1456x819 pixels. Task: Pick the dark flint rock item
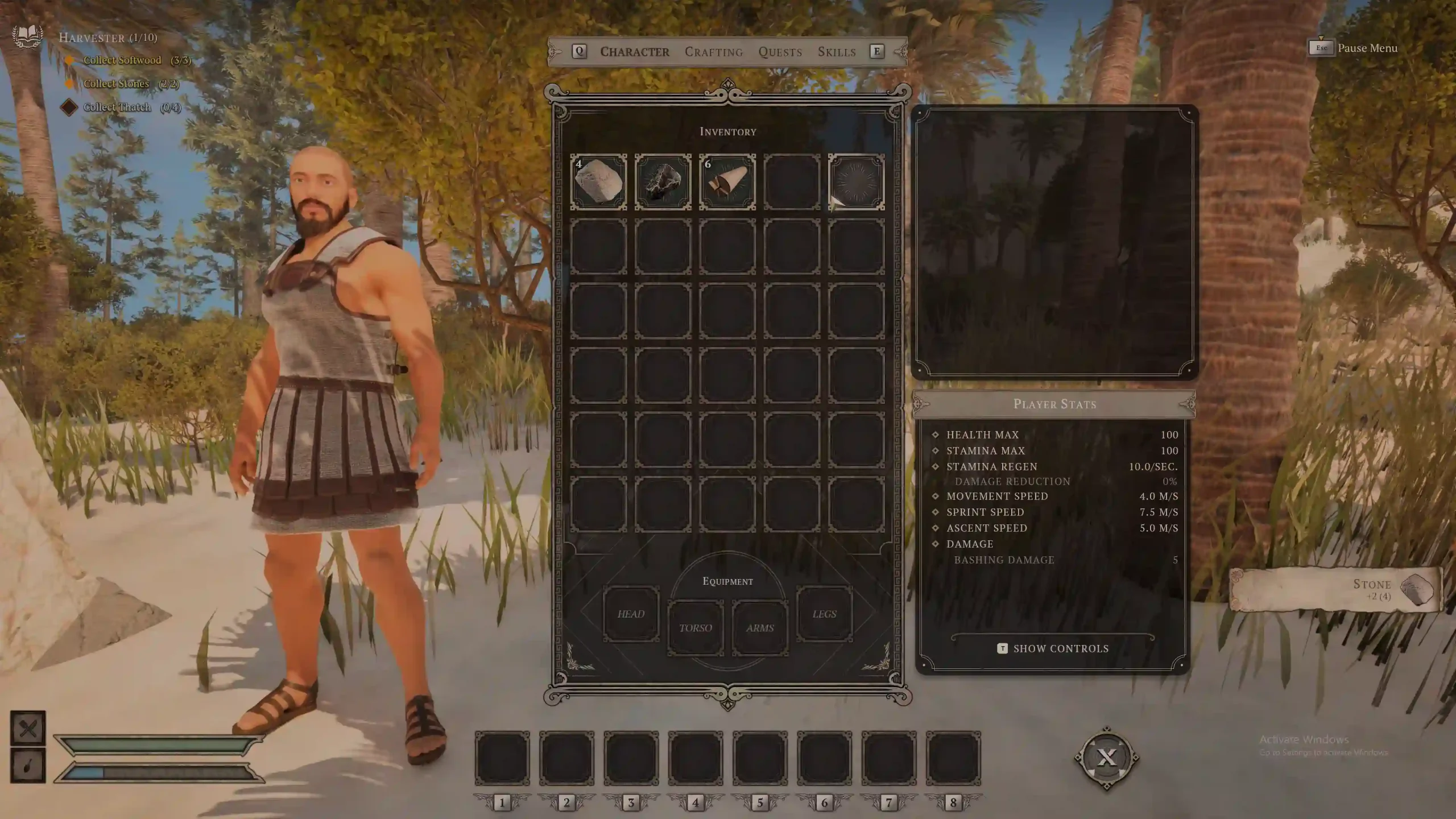click(x=663, y=182)
